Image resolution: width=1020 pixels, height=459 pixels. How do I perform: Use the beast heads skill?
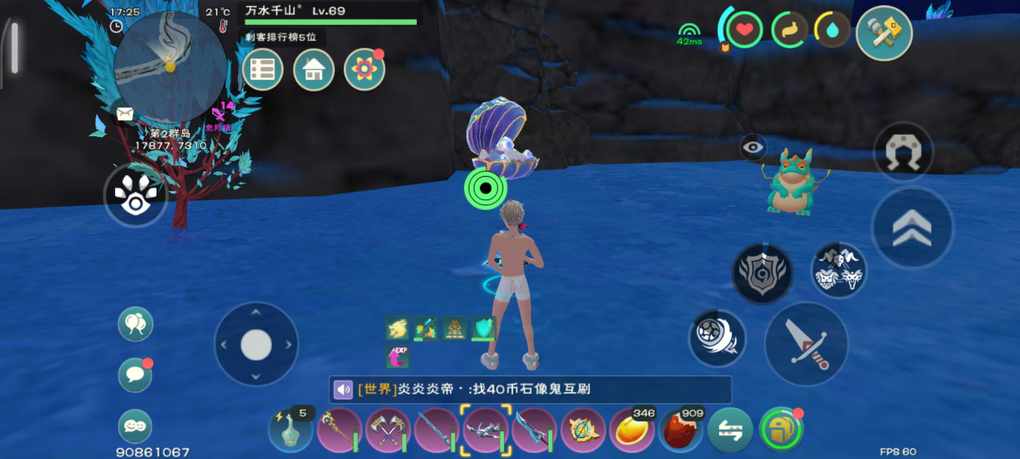838,271
